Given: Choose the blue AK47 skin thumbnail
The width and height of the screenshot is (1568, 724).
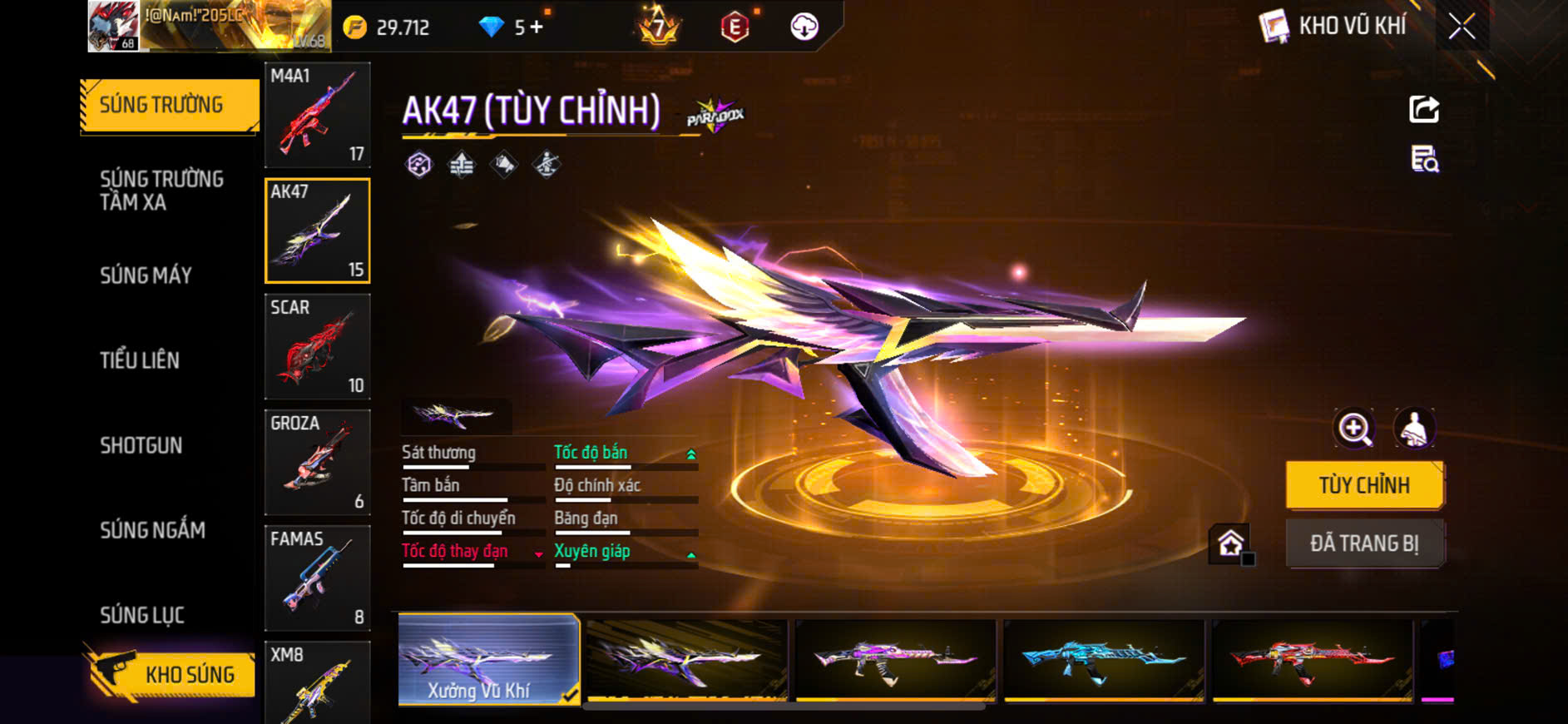Looking at the screenshot, I should (x=1104, y=659).
